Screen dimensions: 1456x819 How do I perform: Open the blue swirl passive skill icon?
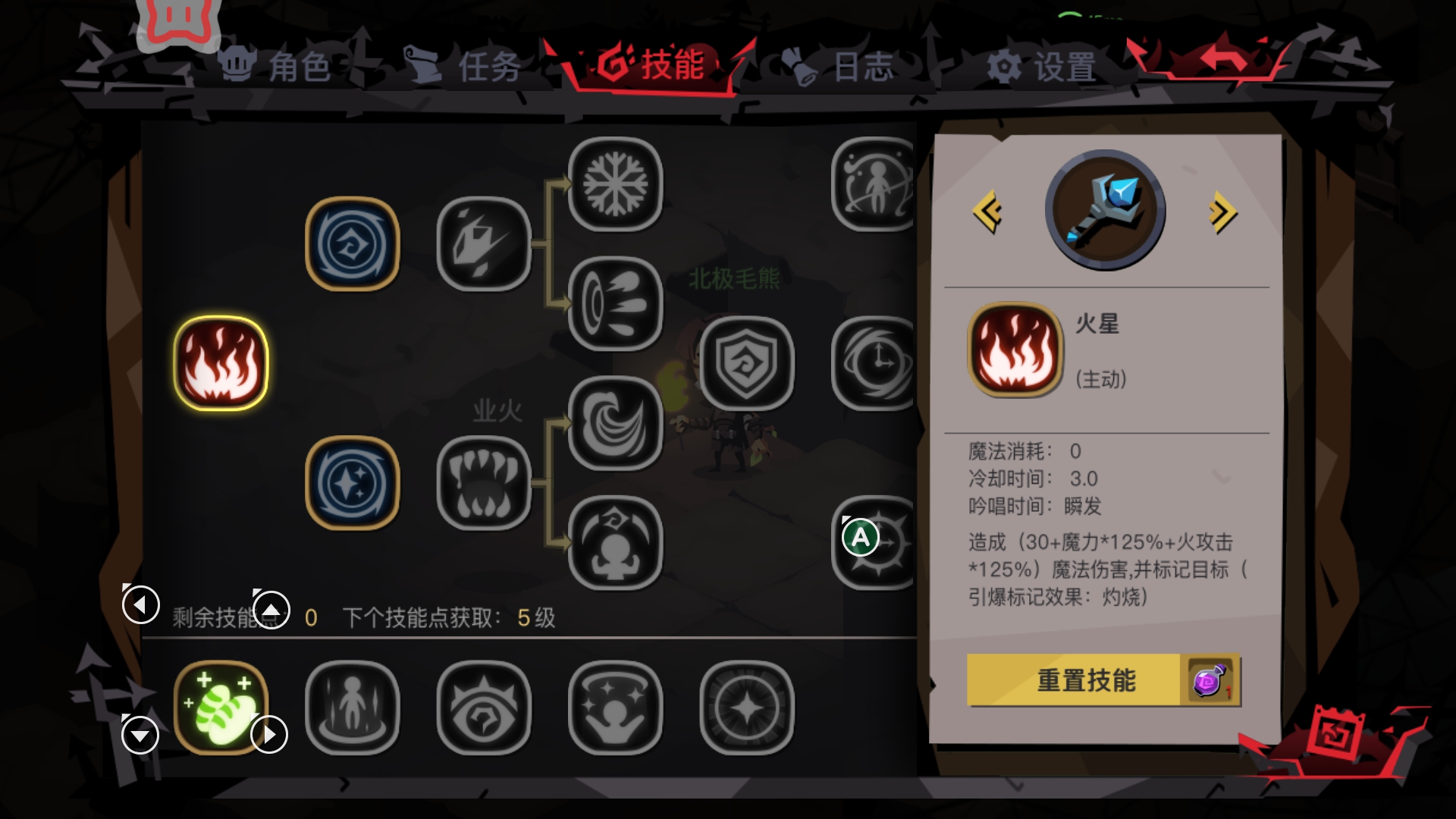(352, 243)
